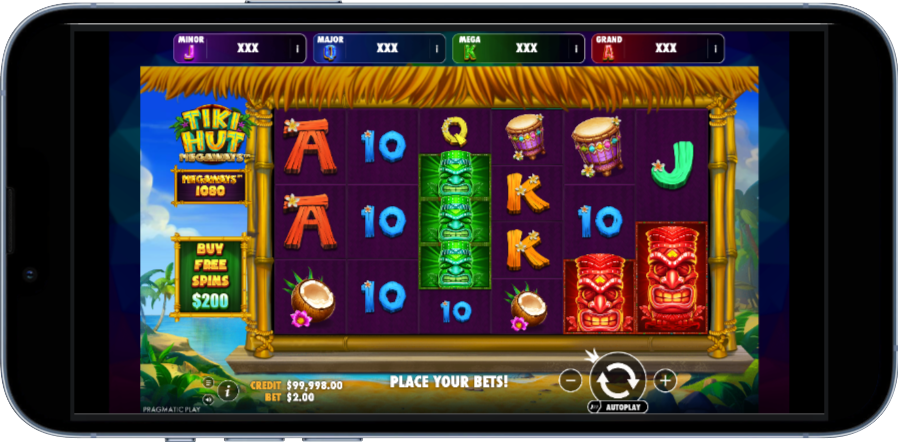Image resolution: width=898 pixels, height=442 pixels.
Task: Open the small hamburger menu icon
Action: click(x=209, y=382)
